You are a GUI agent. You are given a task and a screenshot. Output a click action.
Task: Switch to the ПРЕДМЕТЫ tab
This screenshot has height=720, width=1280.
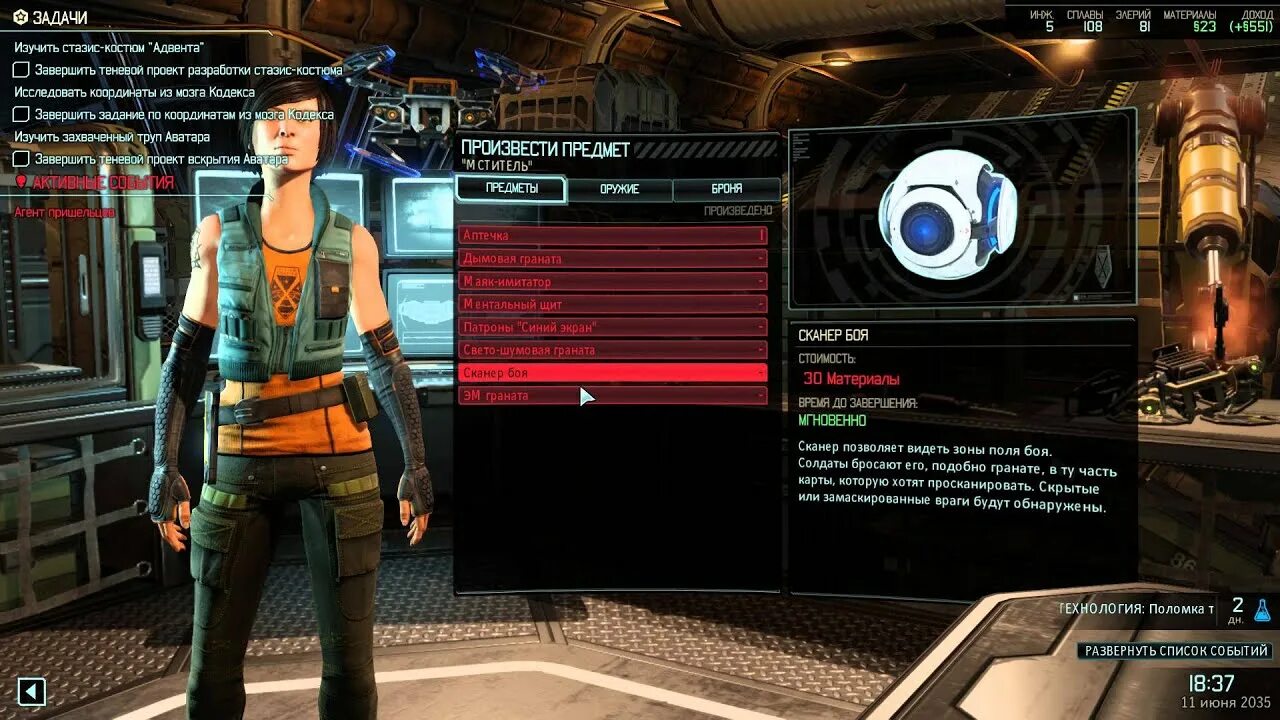click(511, 189)
